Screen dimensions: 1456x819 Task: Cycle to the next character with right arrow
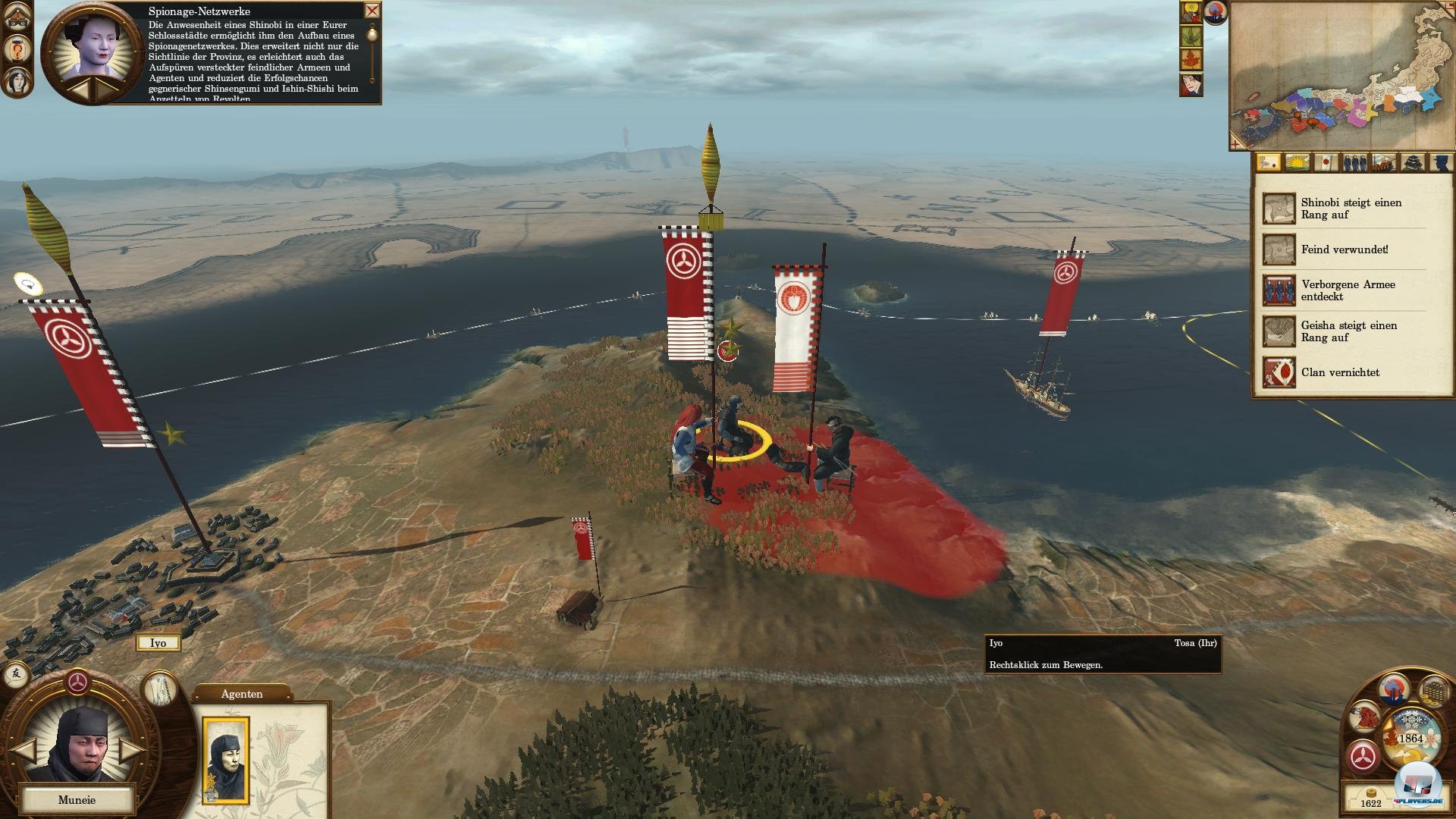pos(130,751)
